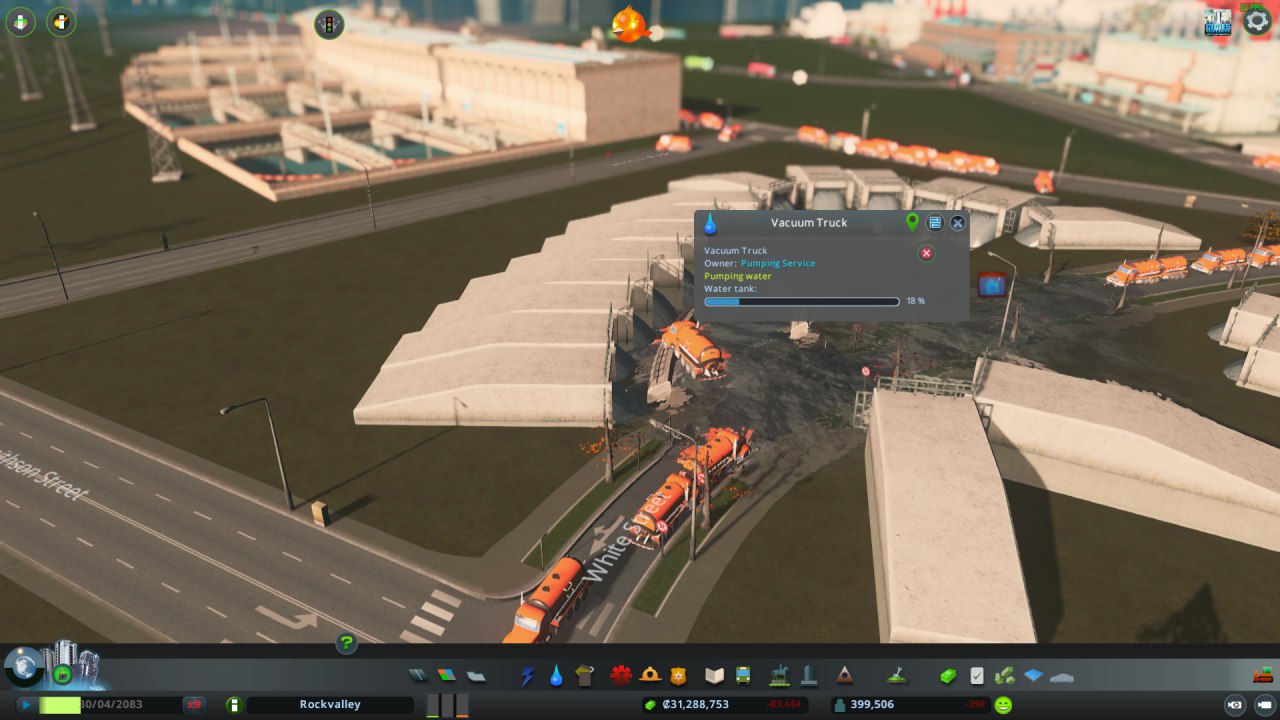Screen dimensions: 1280x720
Task: Open the Economy money panel
Action: pyautogui.click(x=948, y=676)
